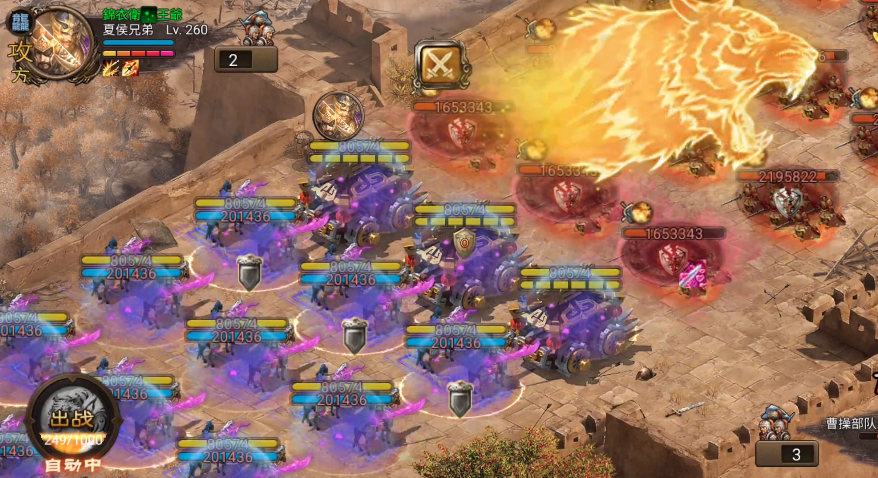878x478 pixels.
Task: Inspect the red sword buff icon
Action: (x=130, y=68)
